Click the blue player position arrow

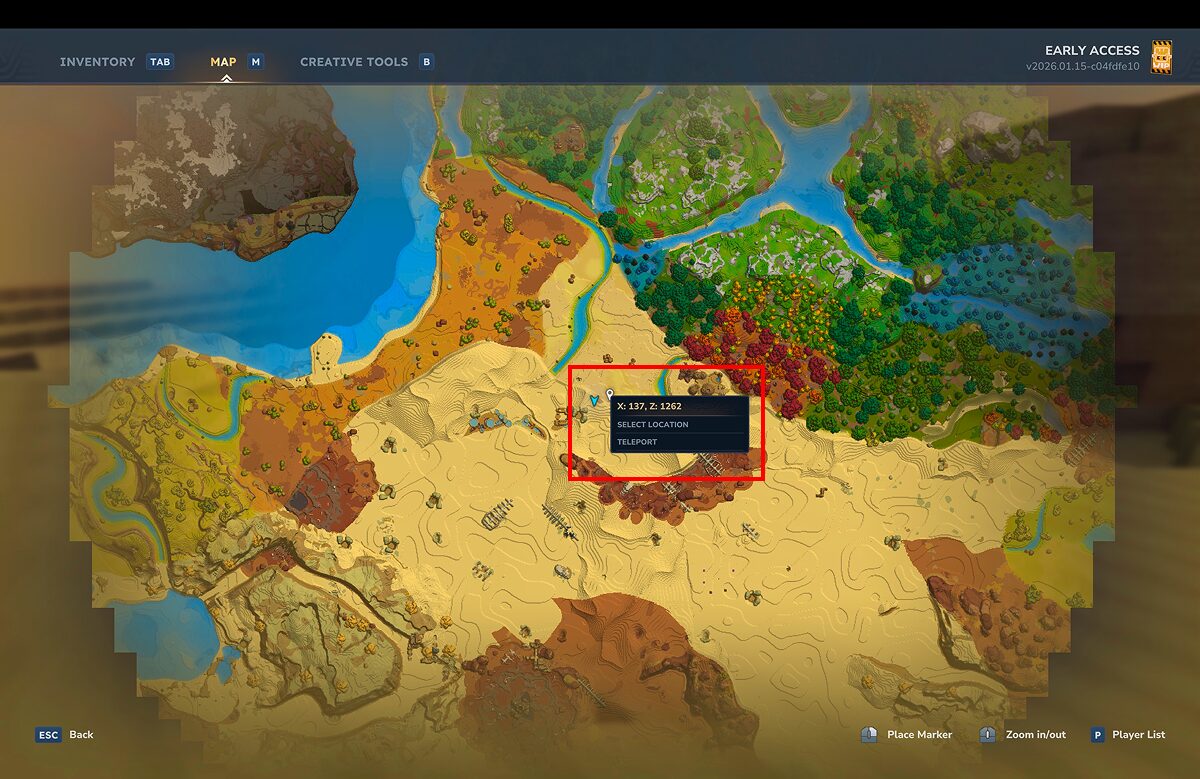594,400
